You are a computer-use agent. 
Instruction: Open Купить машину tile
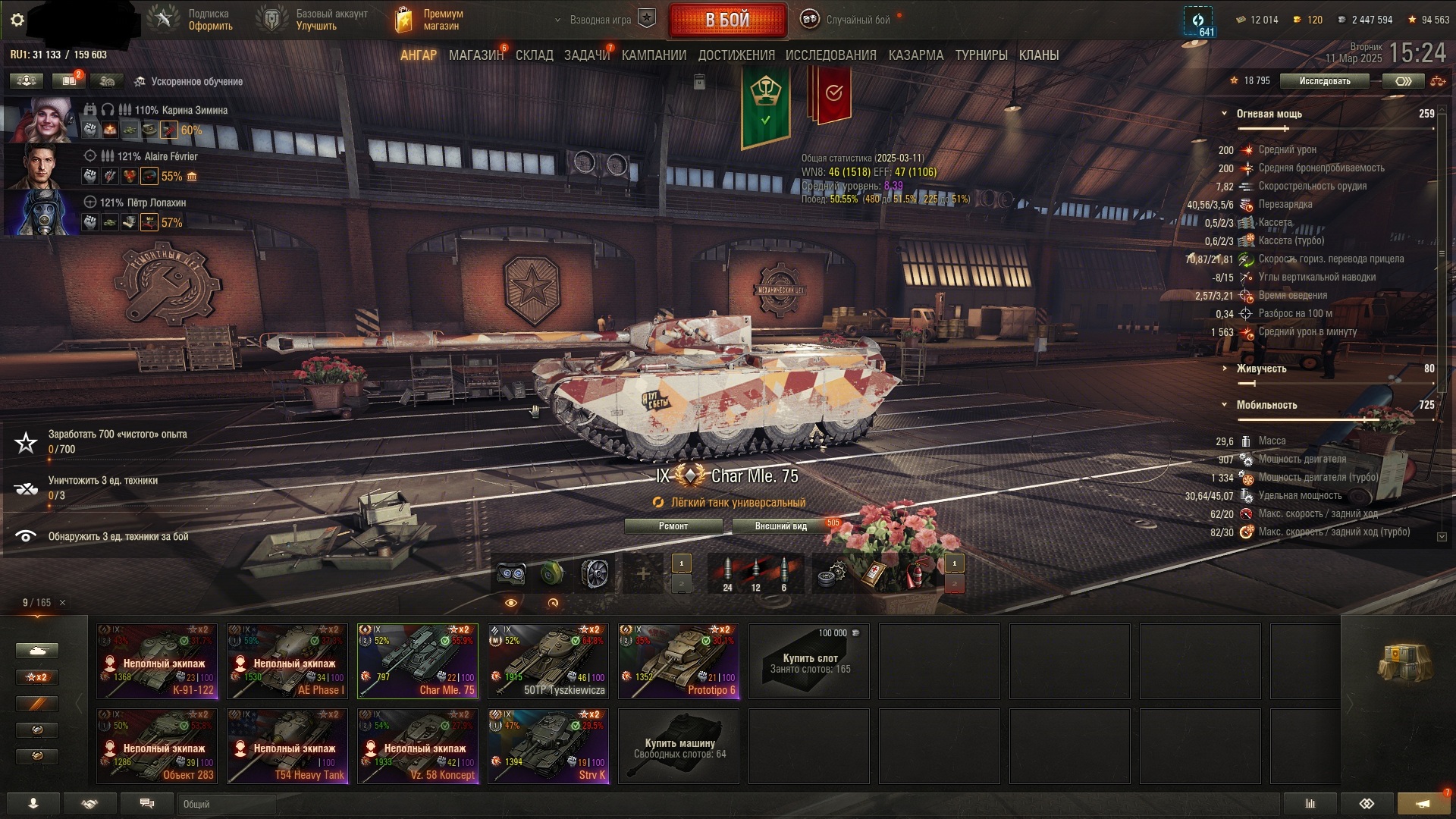click(679, 747)
